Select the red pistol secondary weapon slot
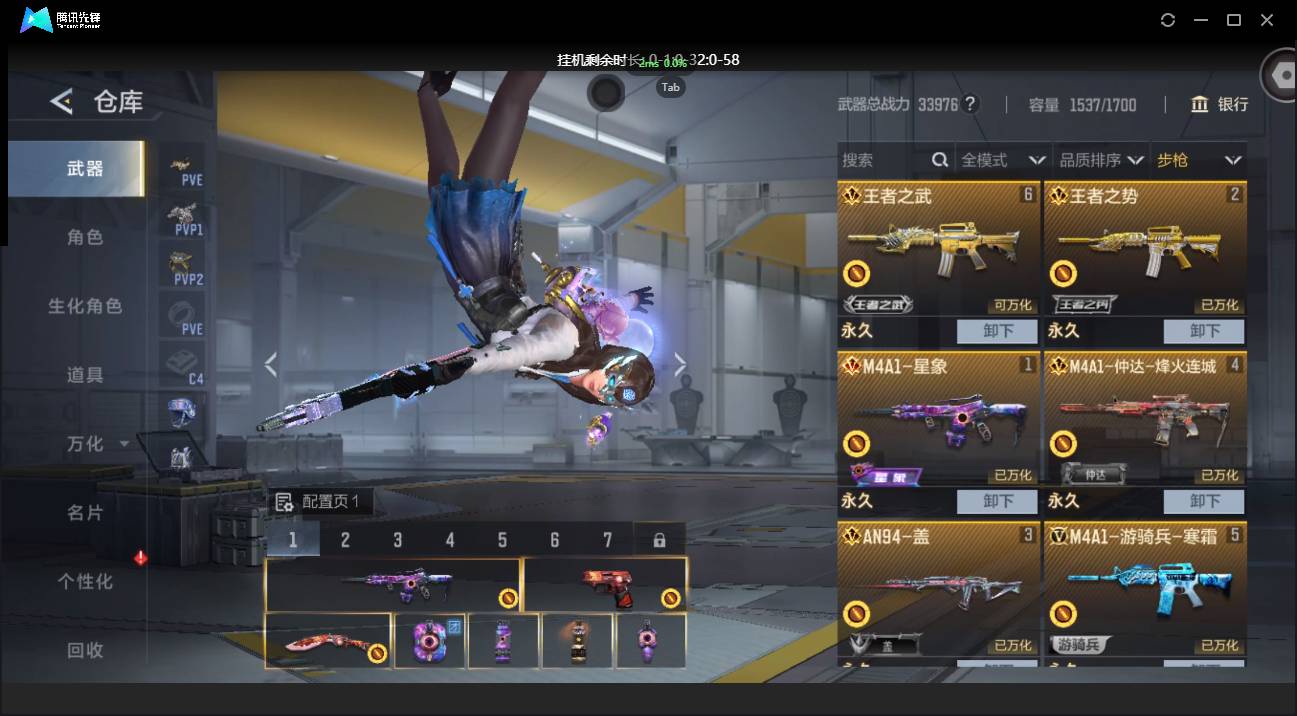 pos(604,585)
